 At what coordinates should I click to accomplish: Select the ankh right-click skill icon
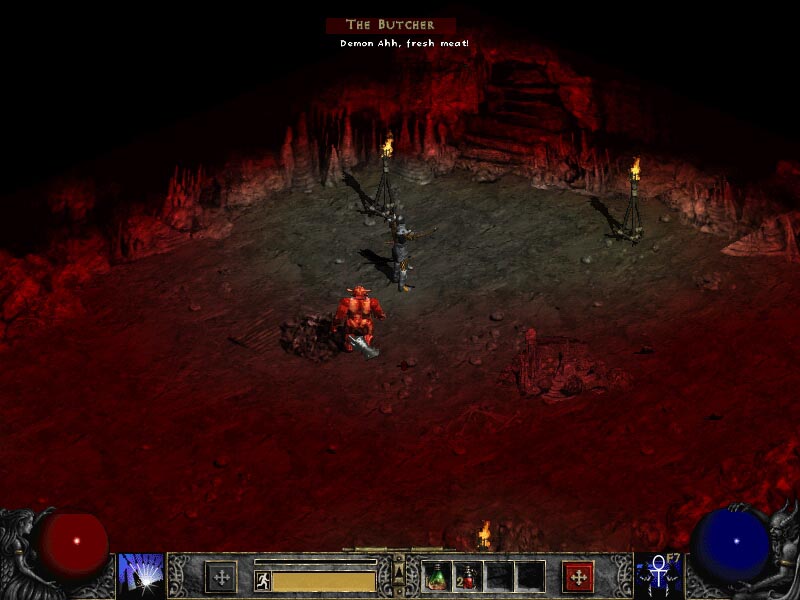pyautogui.click(x=659, y=576)
